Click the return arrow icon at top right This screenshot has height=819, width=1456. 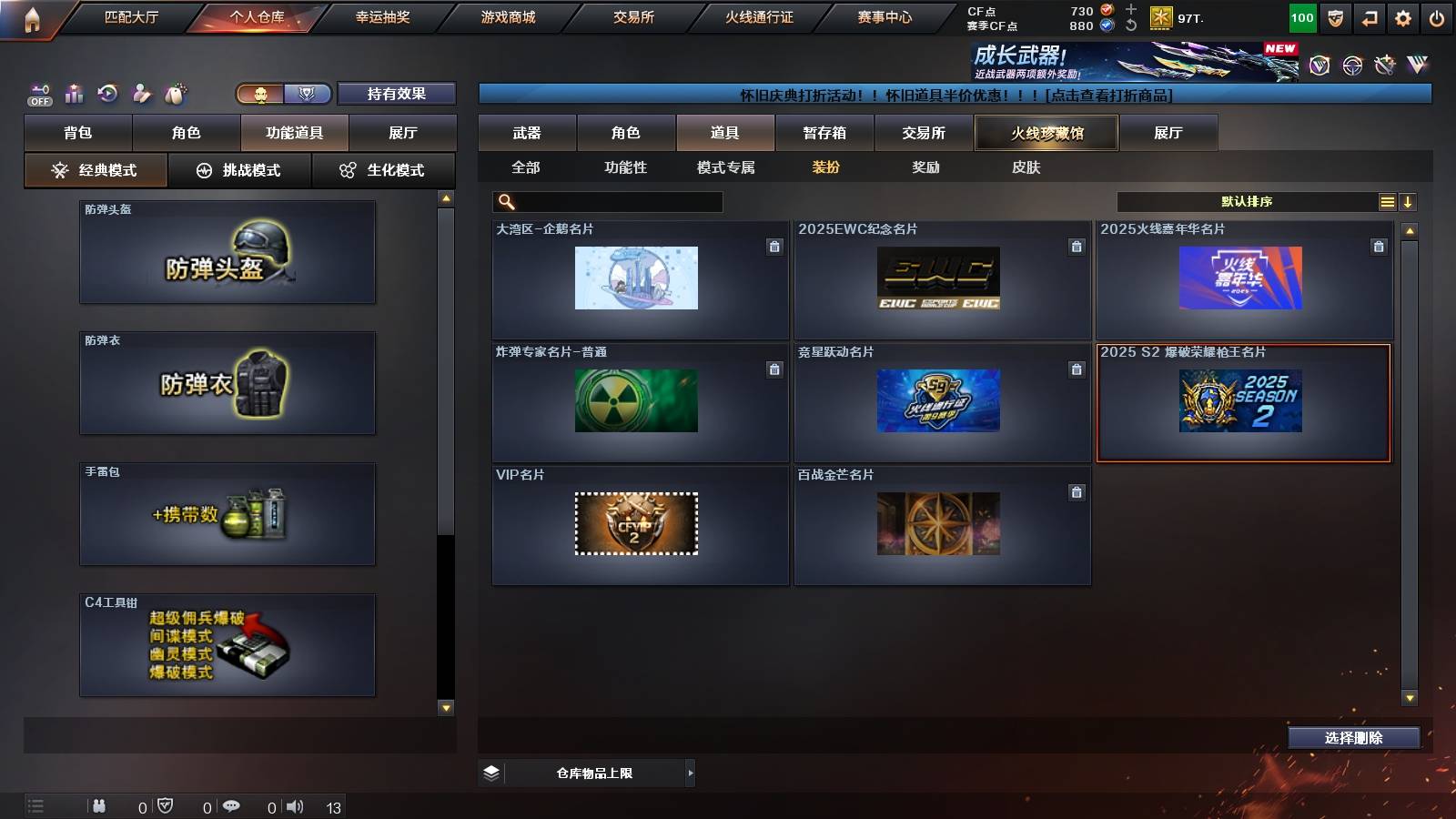pyautogui.click(x=1370, y=16)
